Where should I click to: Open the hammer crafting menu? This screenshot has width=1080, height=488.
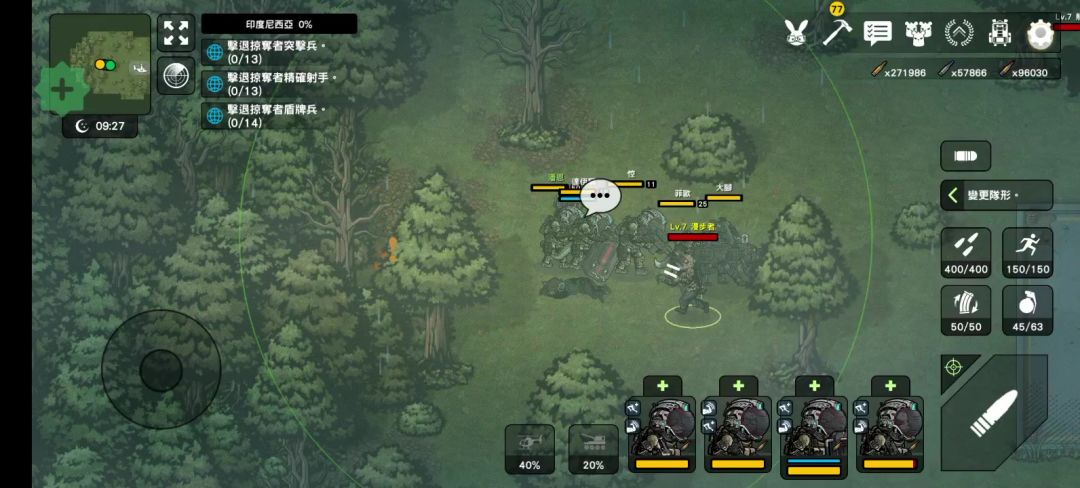tap(836, 32)
